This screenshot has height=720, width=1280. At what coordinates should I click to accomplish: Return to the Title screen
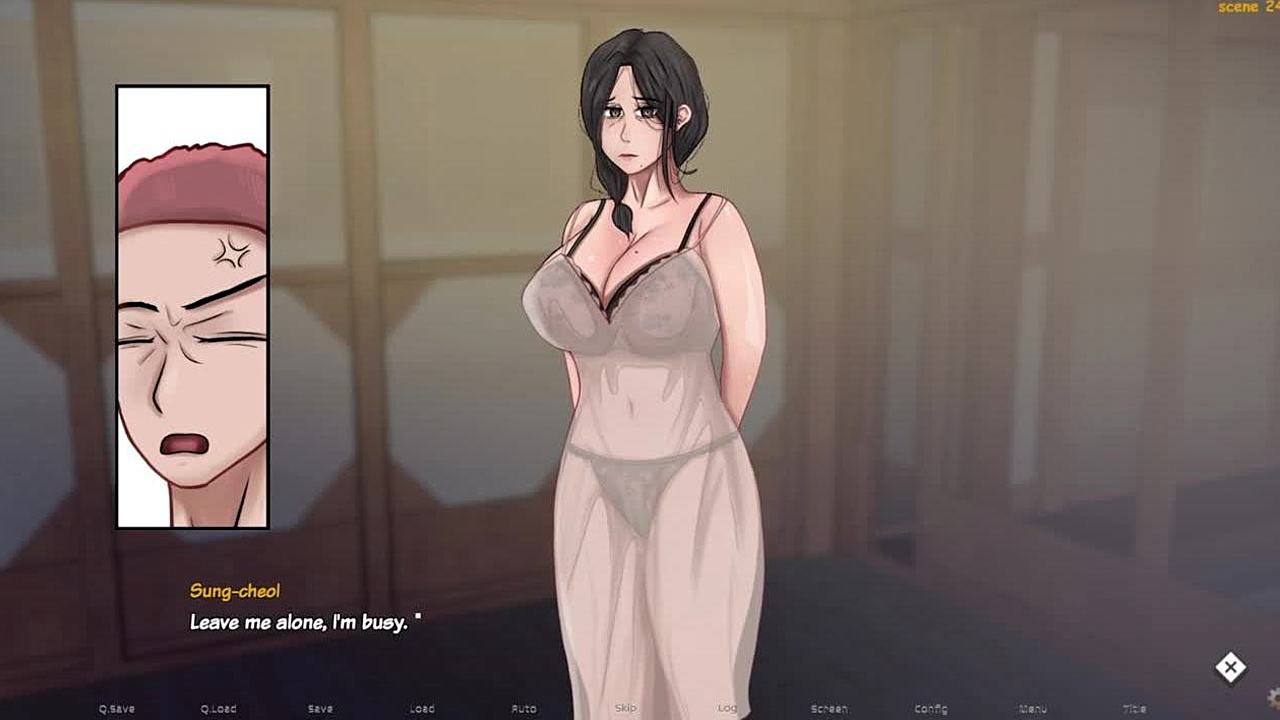[1134, 709]
